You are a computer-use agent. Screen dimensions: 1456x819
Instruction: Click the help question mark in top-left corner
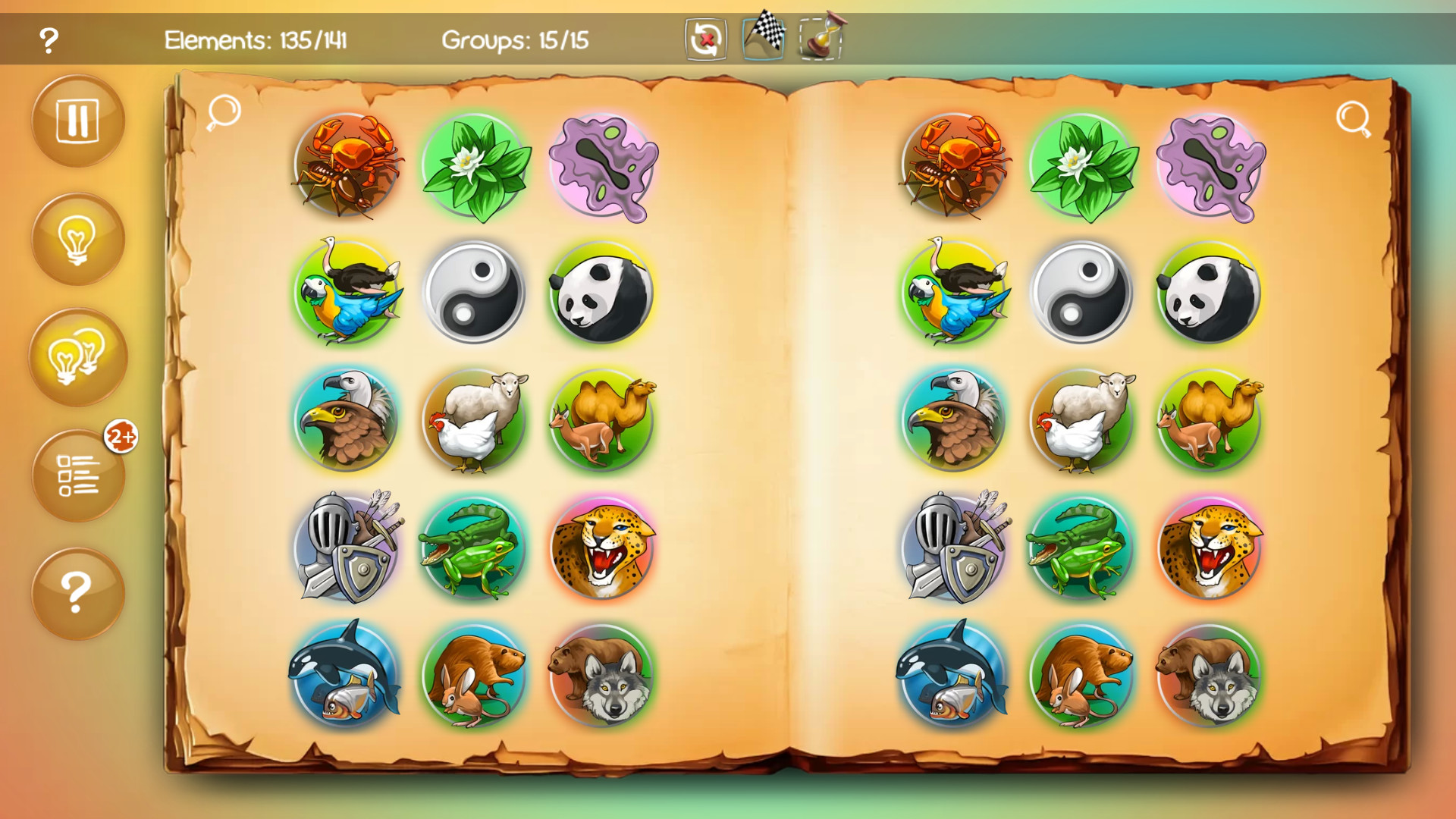48,39
